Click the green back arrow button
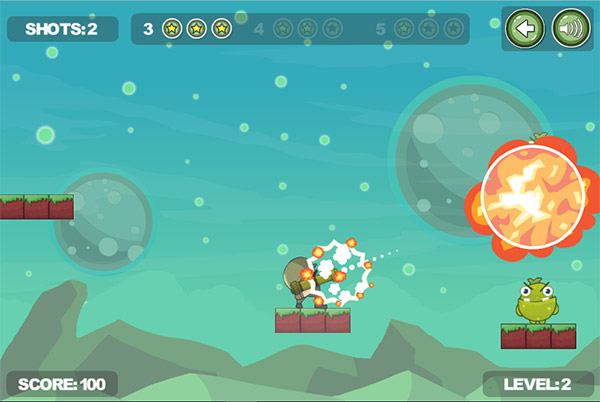 click(x=525, y=29)
